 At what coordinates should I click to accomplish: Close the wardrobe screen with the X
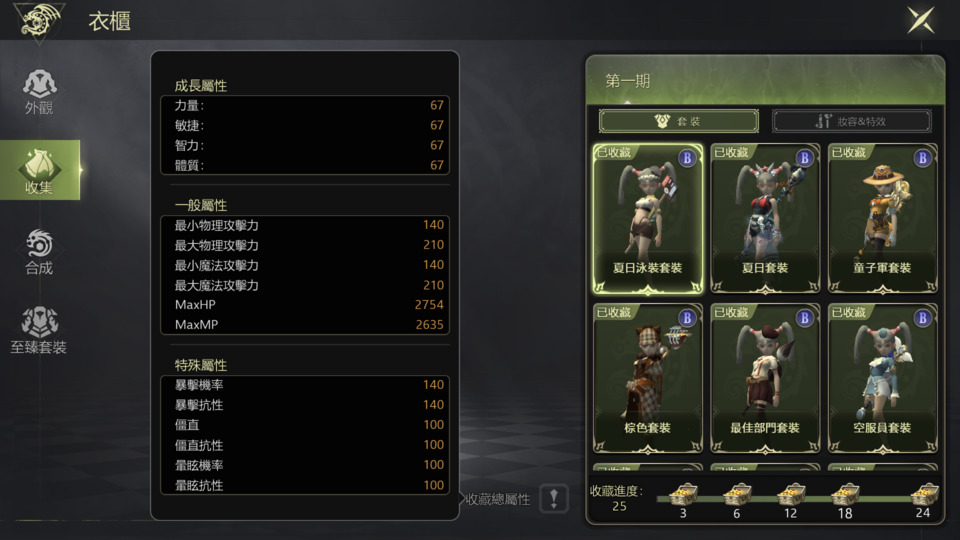coord(920,20)
